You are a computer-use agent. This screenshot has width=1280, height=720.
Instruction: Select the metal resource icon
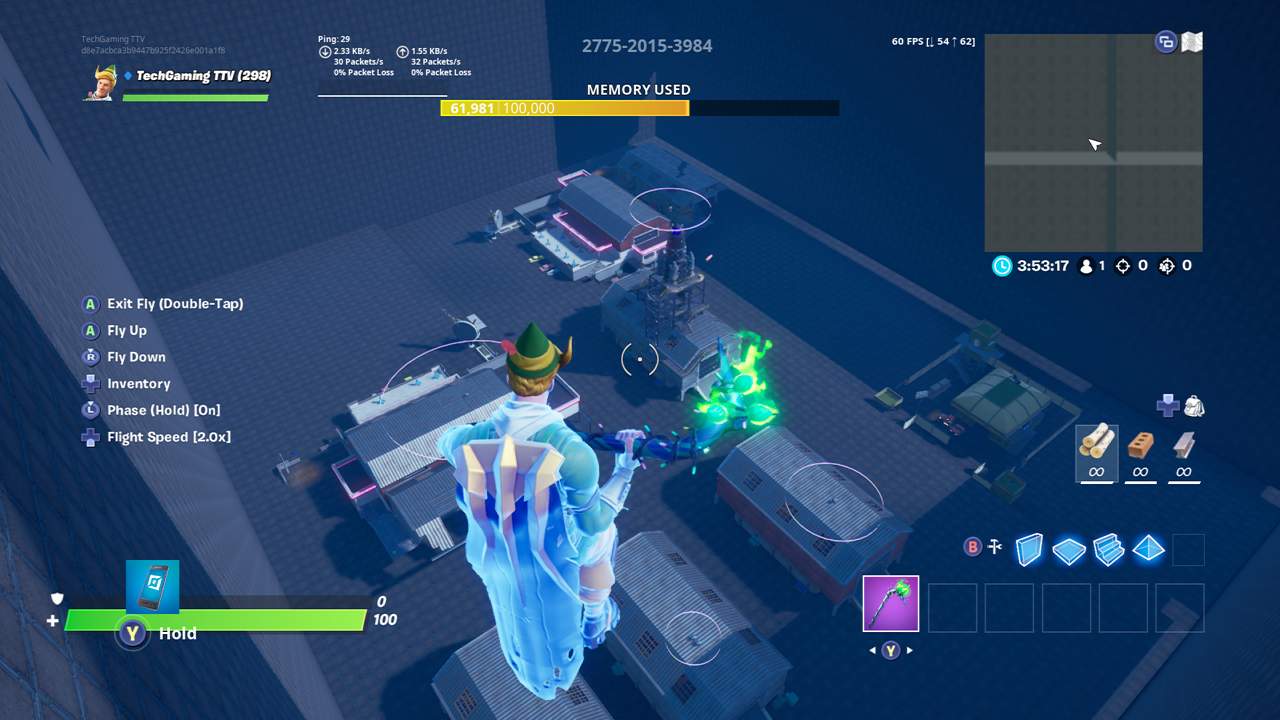coord(1184,447)
